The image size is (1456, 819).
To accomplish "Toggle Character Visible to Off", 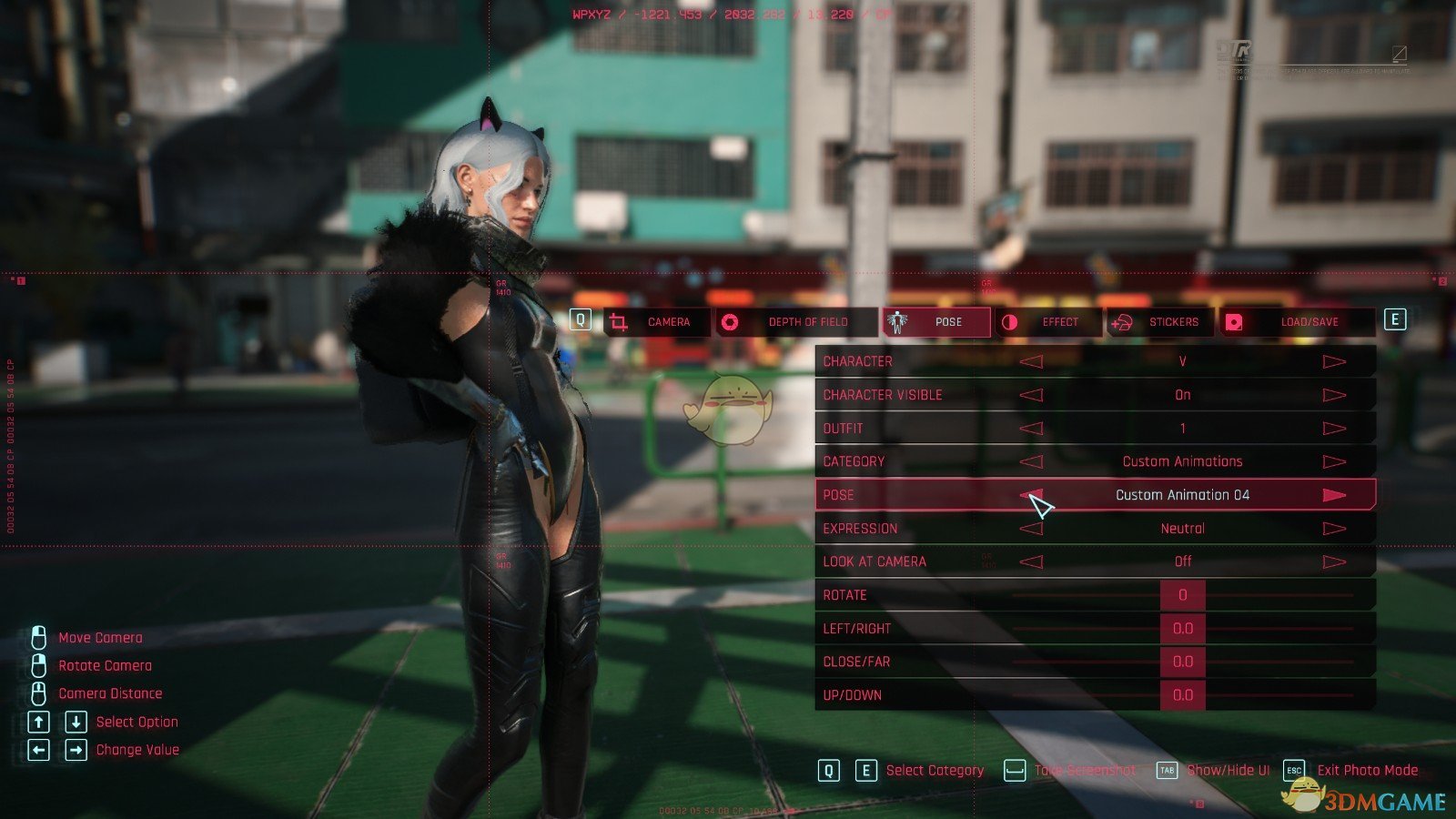I will (x=1336, y=394).
